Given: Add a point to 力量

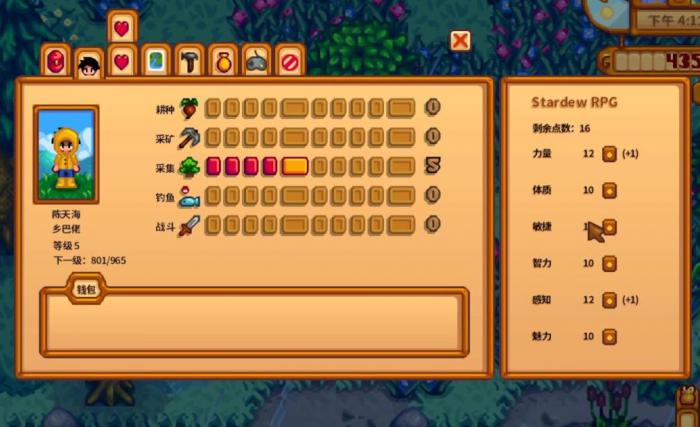Looking at the screenshot, I should pyautogui.click(x=608, y=154).
